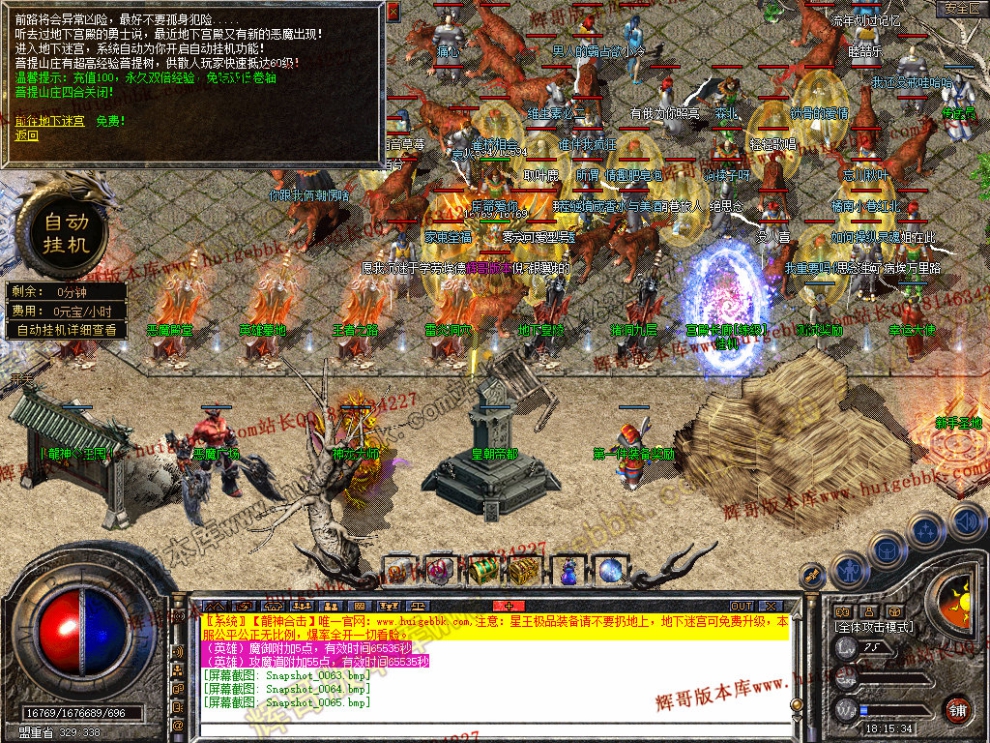The height and width of the screenshot is (743, 990).
Task: Use the blue potion bottle in belt
Action: pyautogui.click(x=567, y=572)
